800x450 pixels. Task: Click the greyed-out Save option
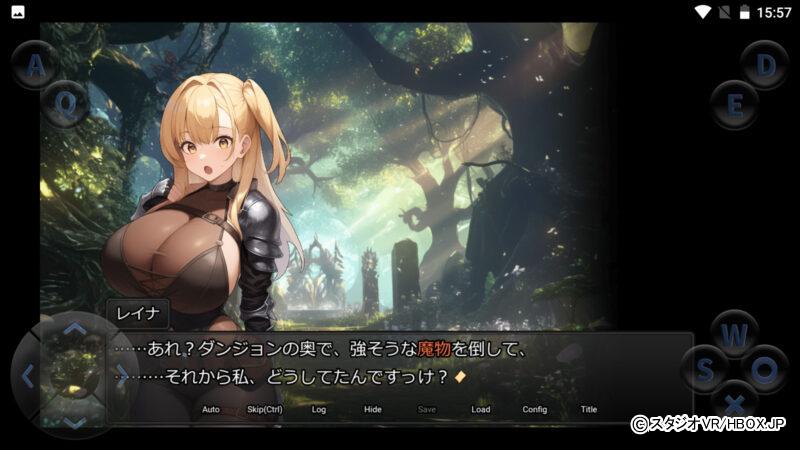pyautogui.click(x=427, y=409)
